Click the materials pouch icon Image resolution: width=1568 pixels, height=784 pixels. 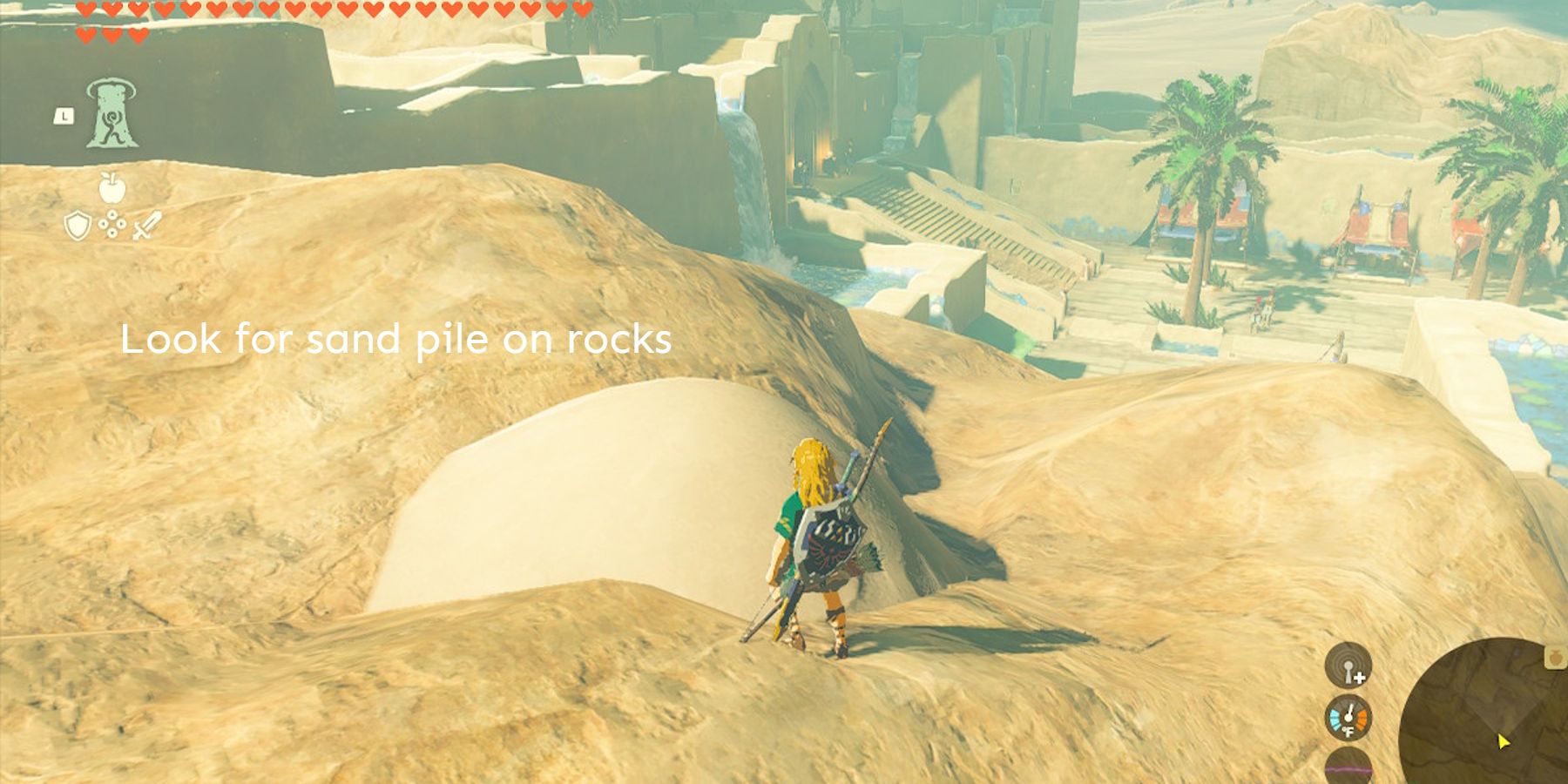click(x=112, y=225)
